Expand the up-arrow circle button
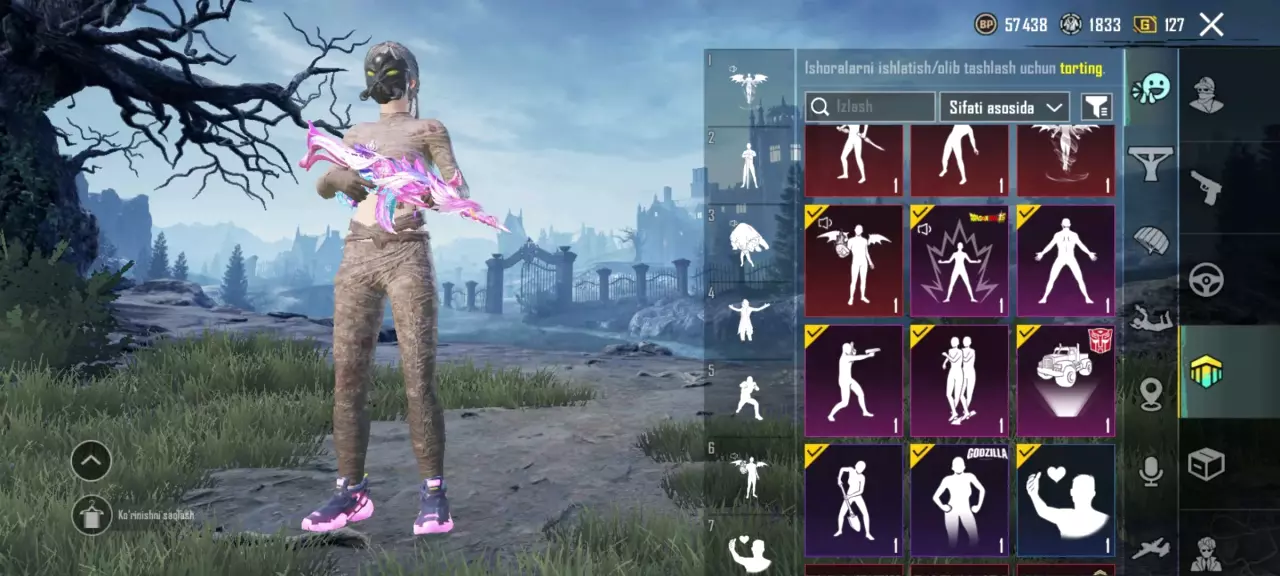 [91, 461]
